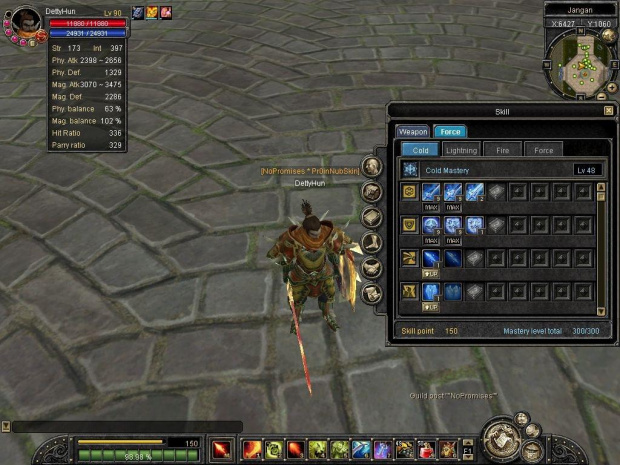This screenshot has height=465, width=620.
Task: Show the Fire mastery sub-tab
Action: pyautogui.click(x=503, y=150)
